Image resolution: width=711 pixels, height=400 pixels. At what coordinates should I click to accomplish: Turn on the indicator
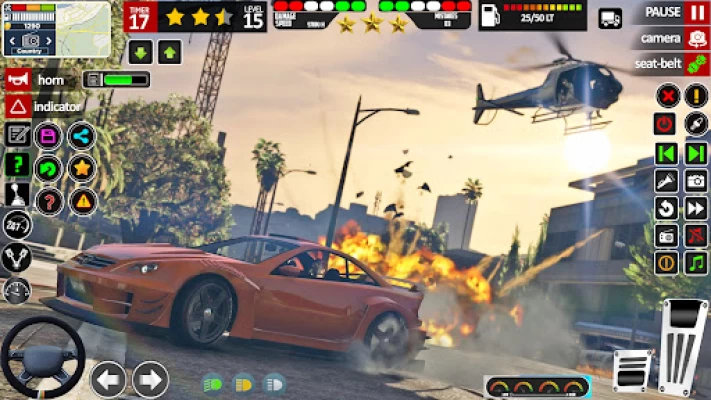coord(18,106)
